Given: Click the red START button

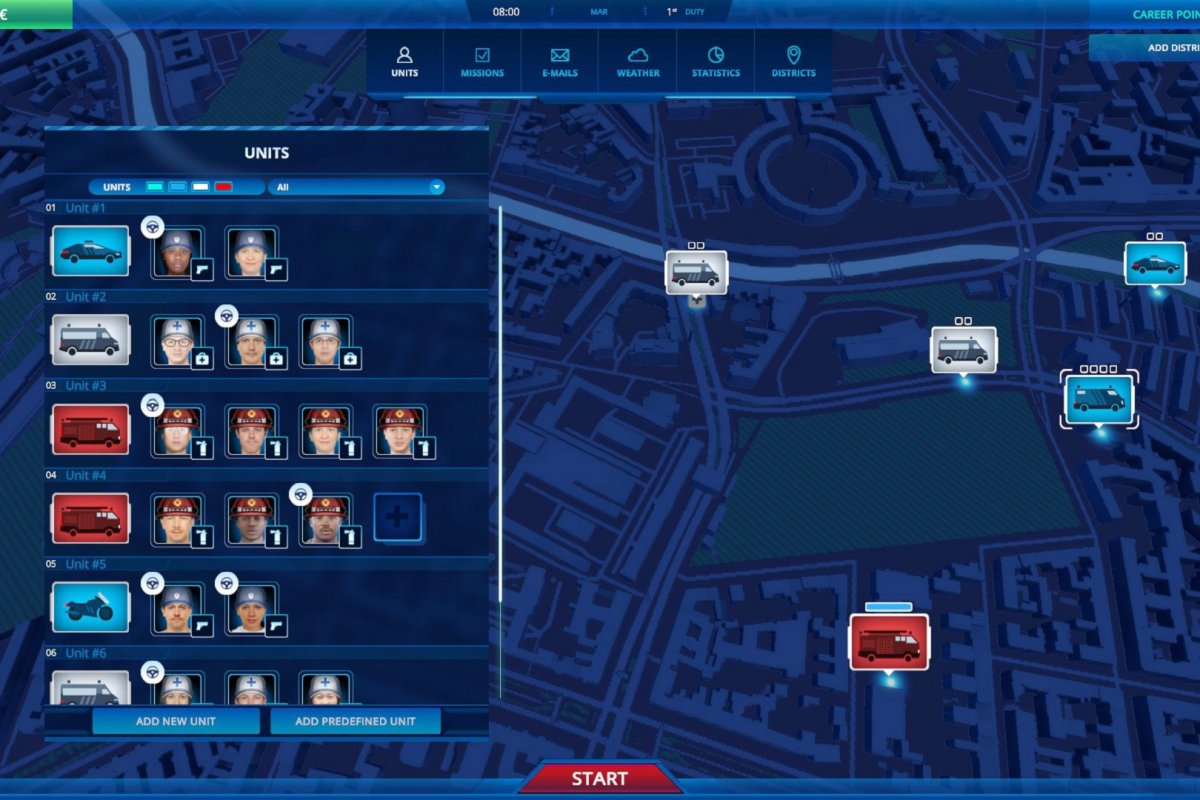Looking at the screenshot, I should 599,778.
